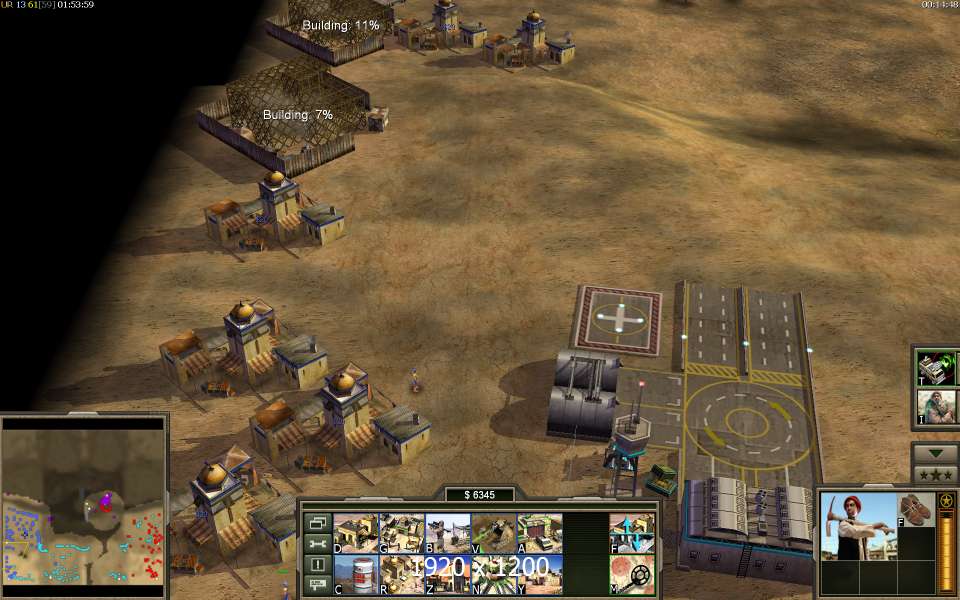Image resolution: width=960 pixels, height=600 pixels.
Task: Collapse shortcuts with the green down arrow
Action: coord(936,452)
